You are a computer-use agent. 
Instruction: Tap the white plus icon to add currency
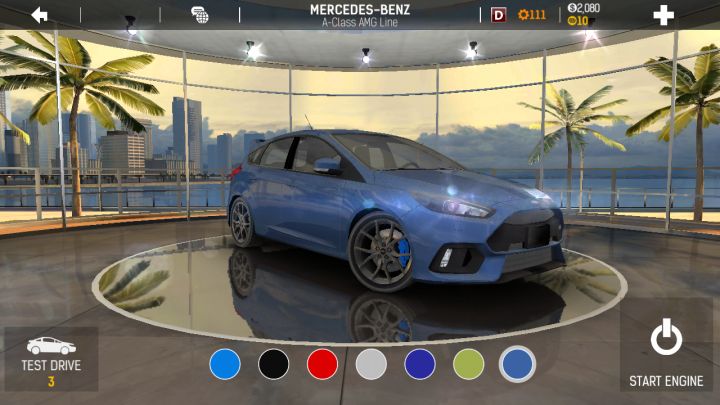click(663, 15)
